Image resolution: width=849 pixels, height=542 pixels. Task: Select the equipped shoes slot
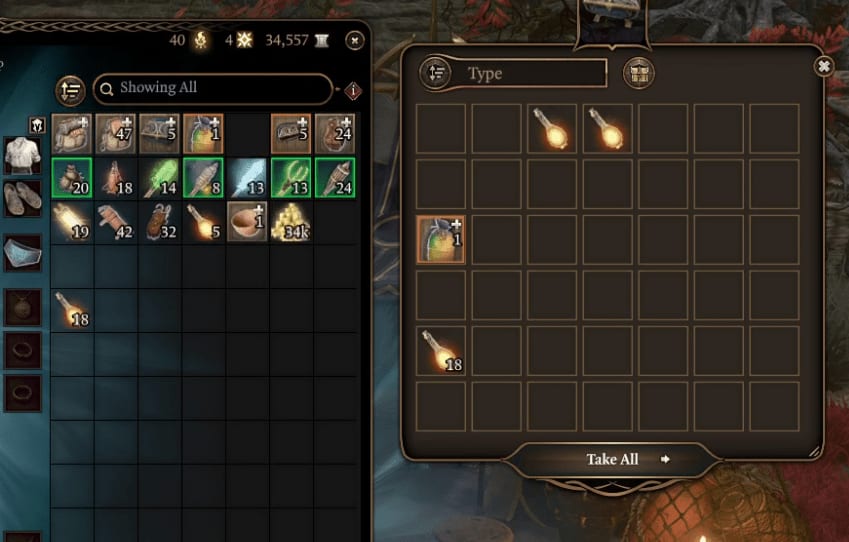click(22, 197)
